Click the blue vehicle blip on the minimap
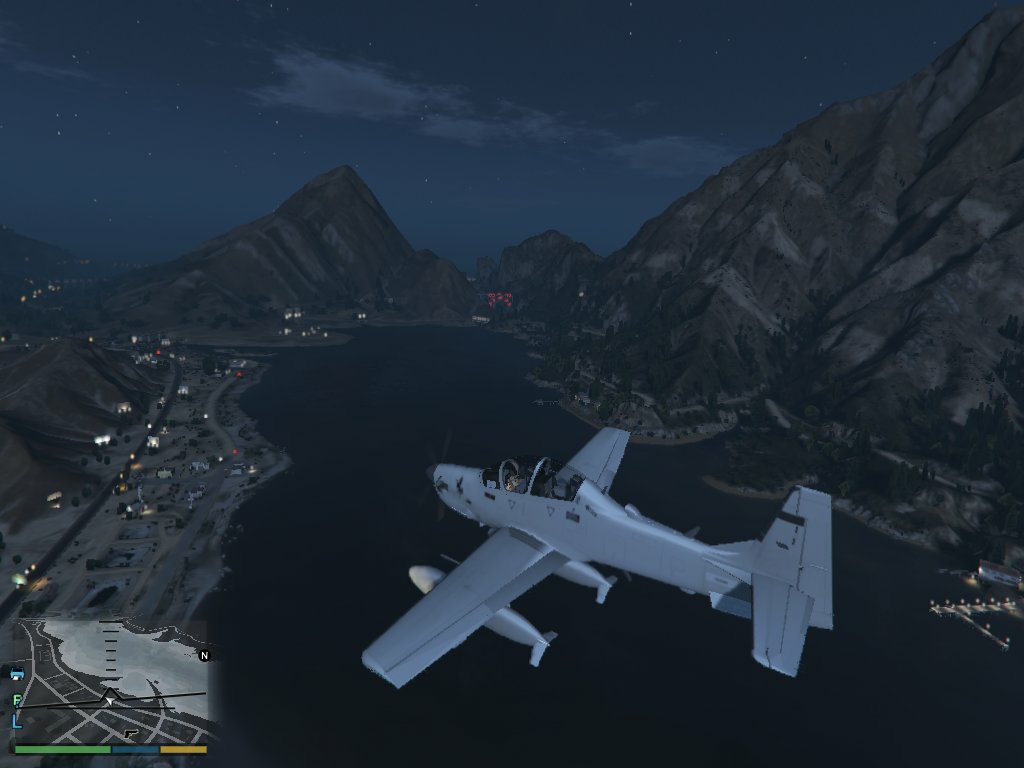The width and height of the screenshot is (1024, 768). [17, 674]
